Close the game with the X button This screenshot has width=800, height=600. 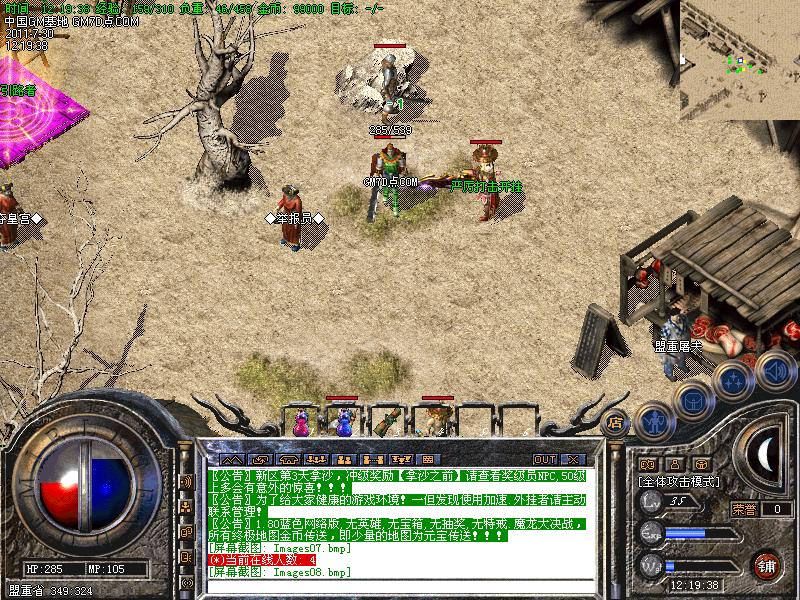click(x=572, y=460)
